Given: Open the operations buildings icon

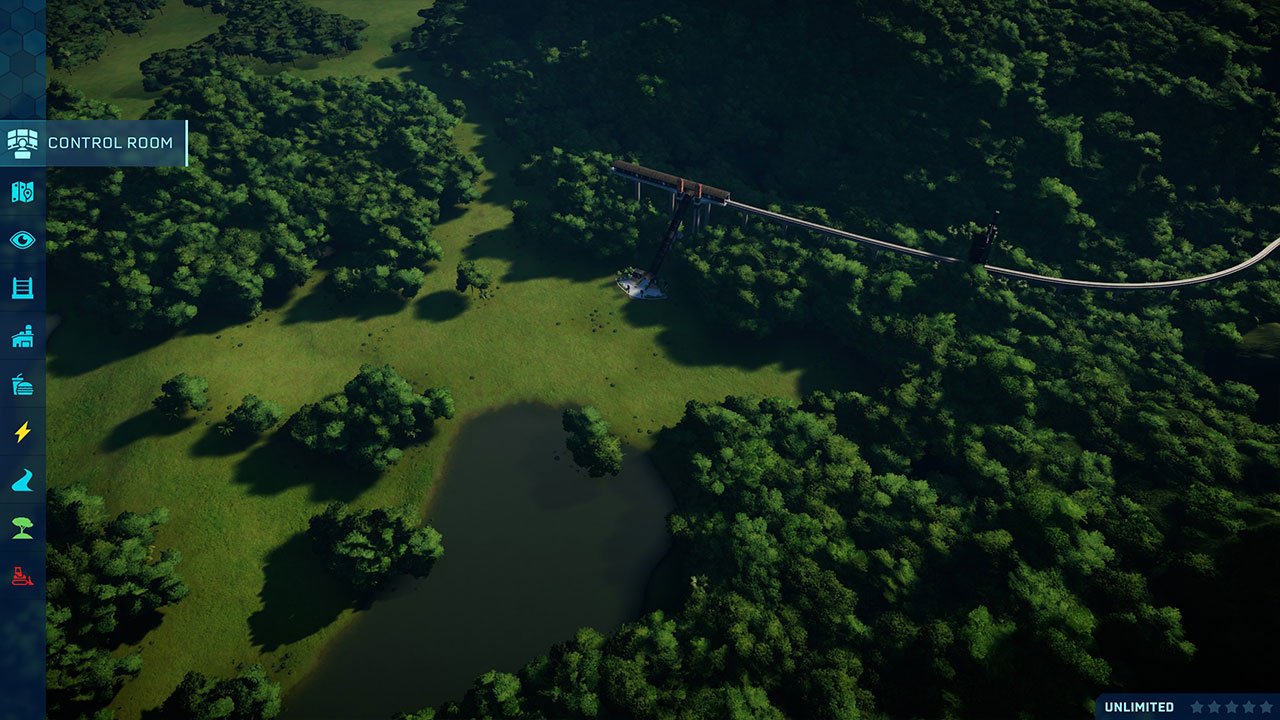Looking at the screenshot, I should [x=22, y=335].
